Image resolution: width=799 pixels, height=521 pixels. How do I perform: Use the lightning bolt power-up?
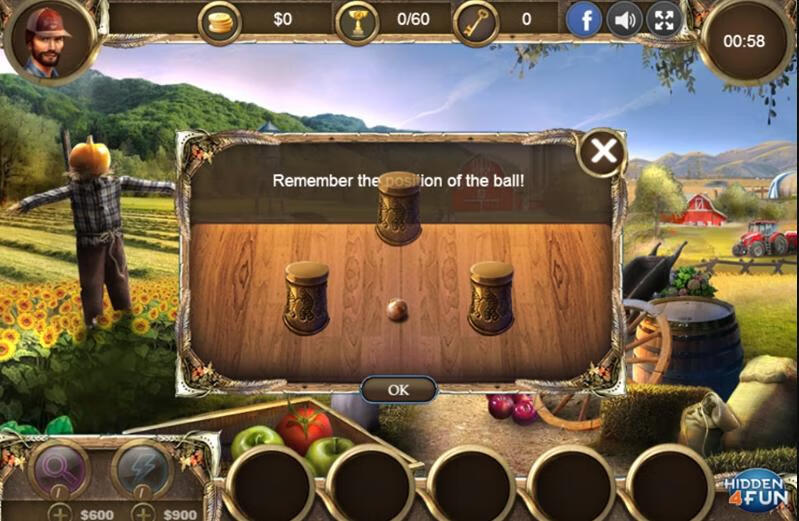[143, 468]
